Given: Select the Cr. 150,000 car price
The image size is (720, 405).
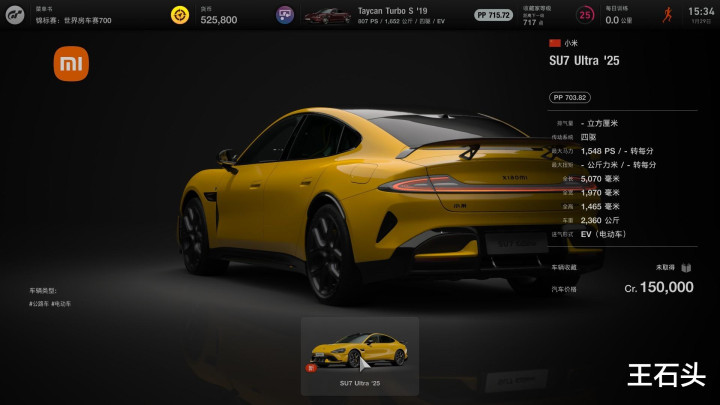Looking at the screenshot, I should coord(658,287).
